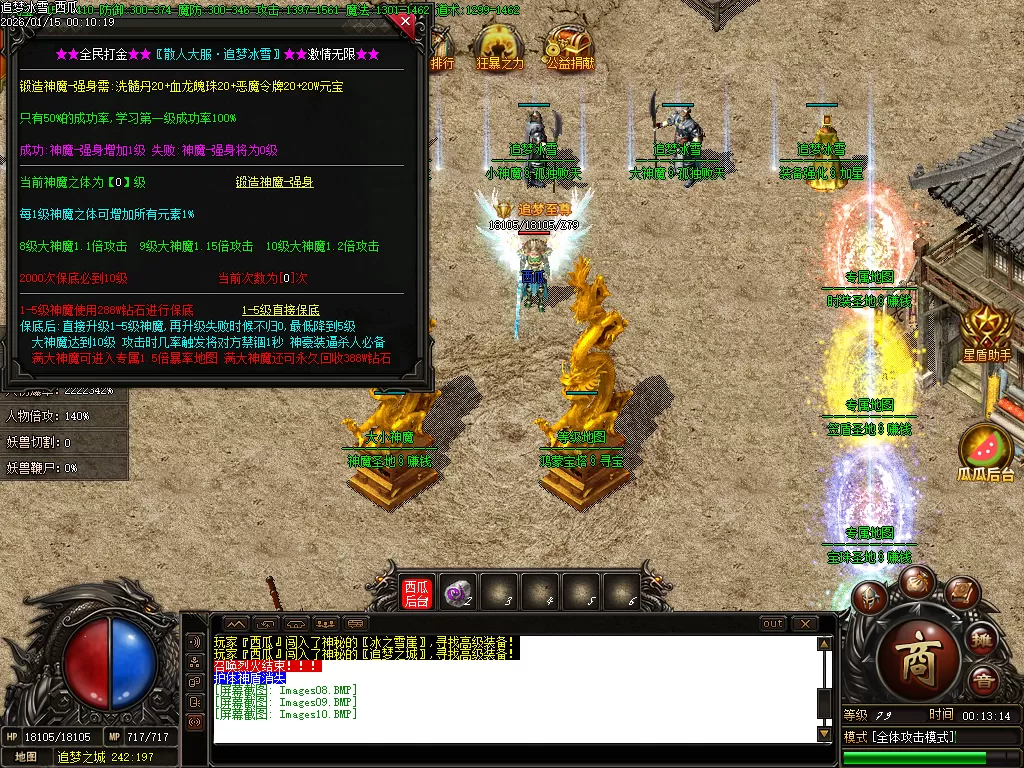Click the 锻造神魔-强身 forge link
Screen dimensions: 1024x768
275,182
